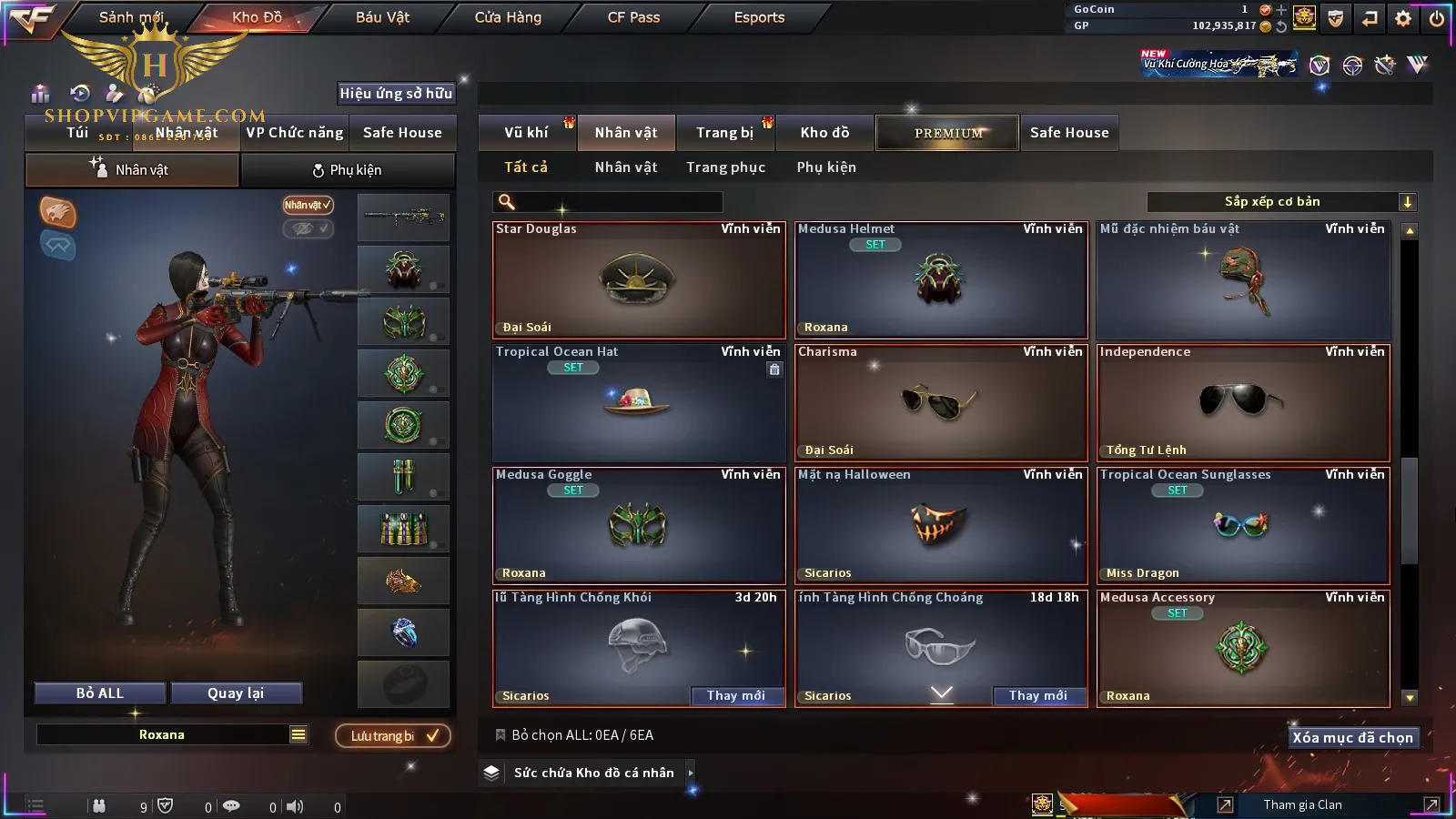Pick the Independence sunglasses item
Screen dimensions: 1456x819
[x=1242, y=403]
